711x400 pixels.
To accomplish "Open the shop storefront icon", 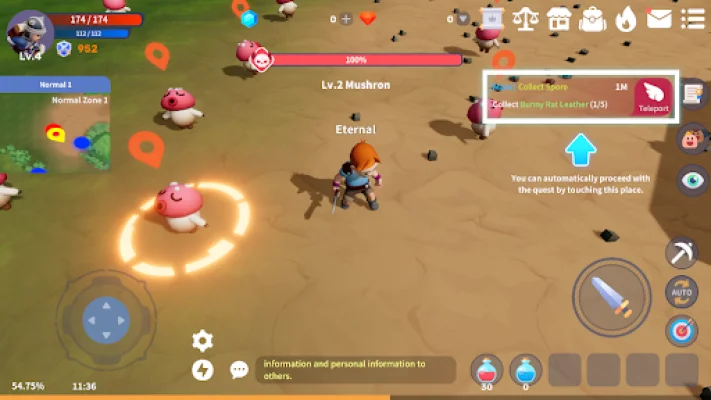I will pos(558,18).
